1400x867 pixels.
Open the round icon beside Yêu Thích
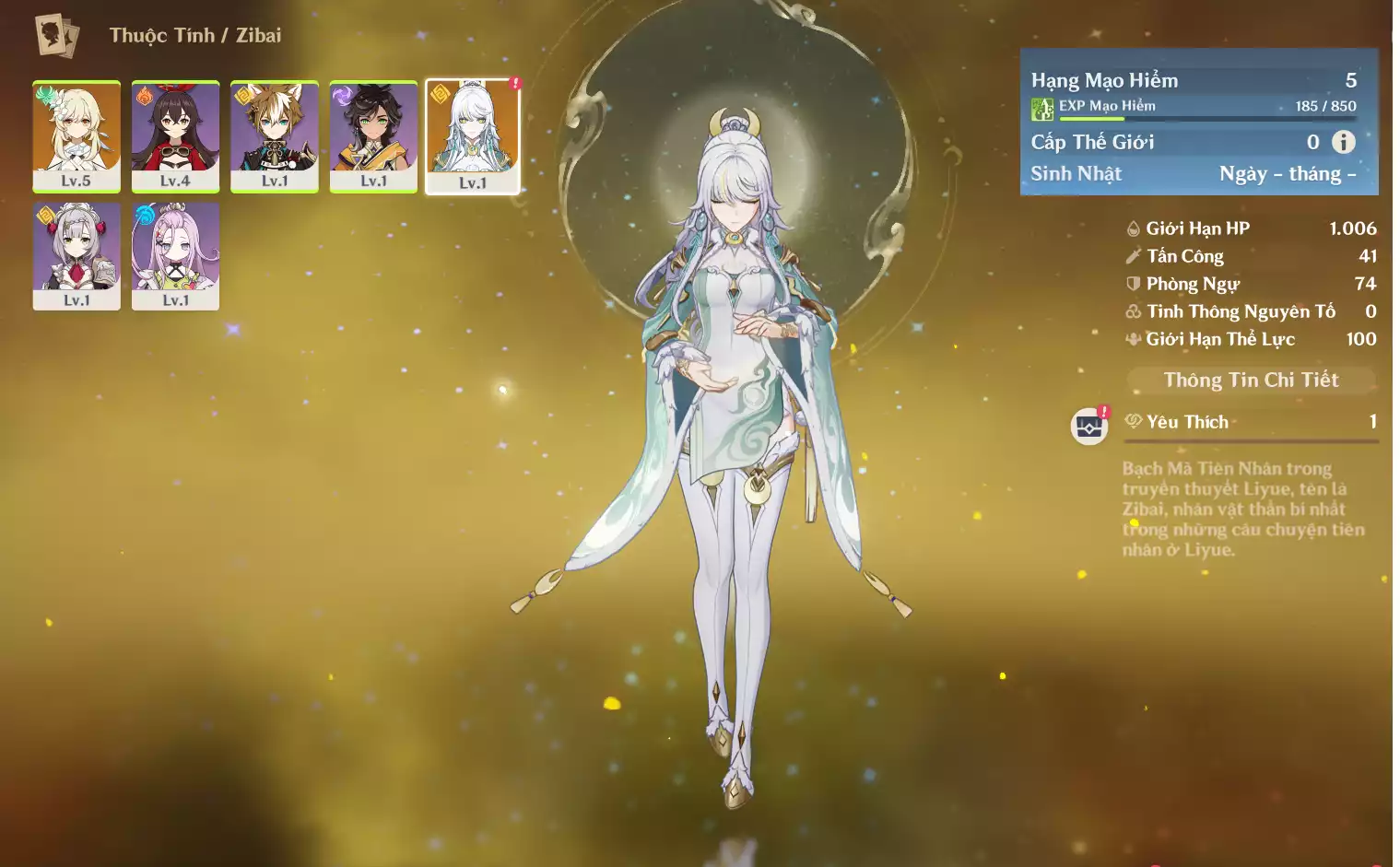(1089, 426)
